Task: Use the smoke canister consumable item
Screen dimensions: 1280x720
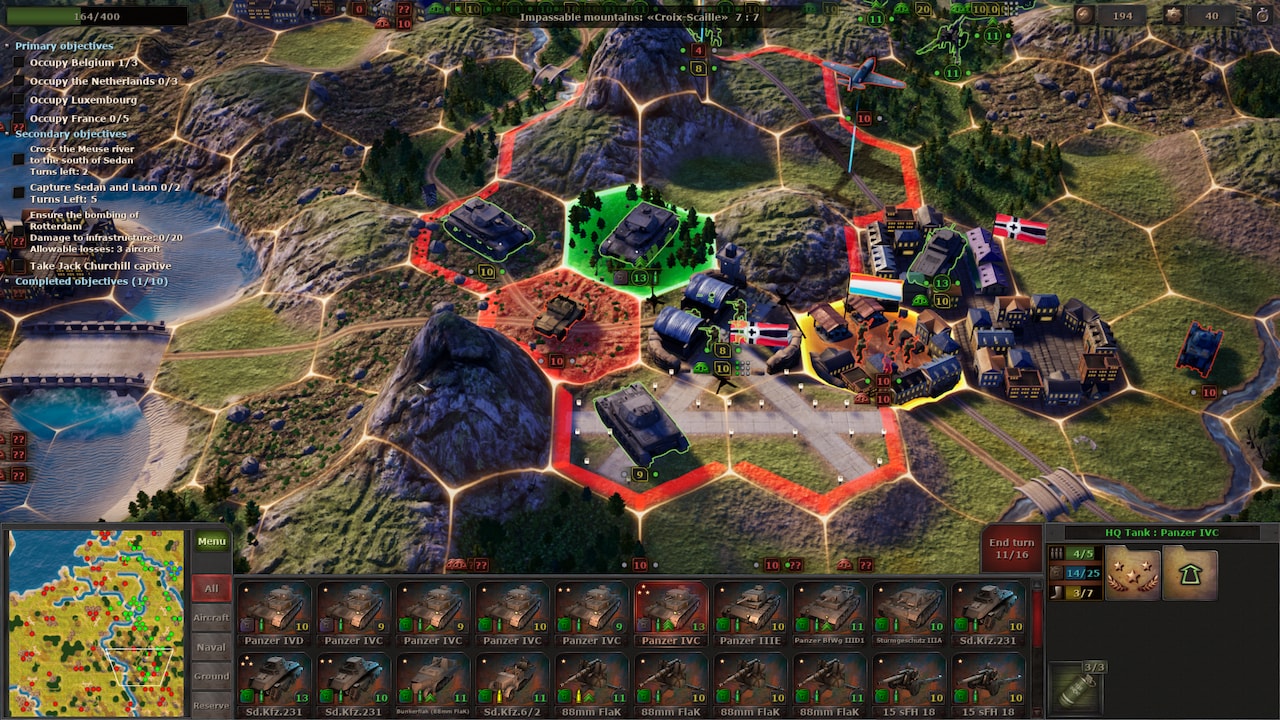Action: 1074,688
